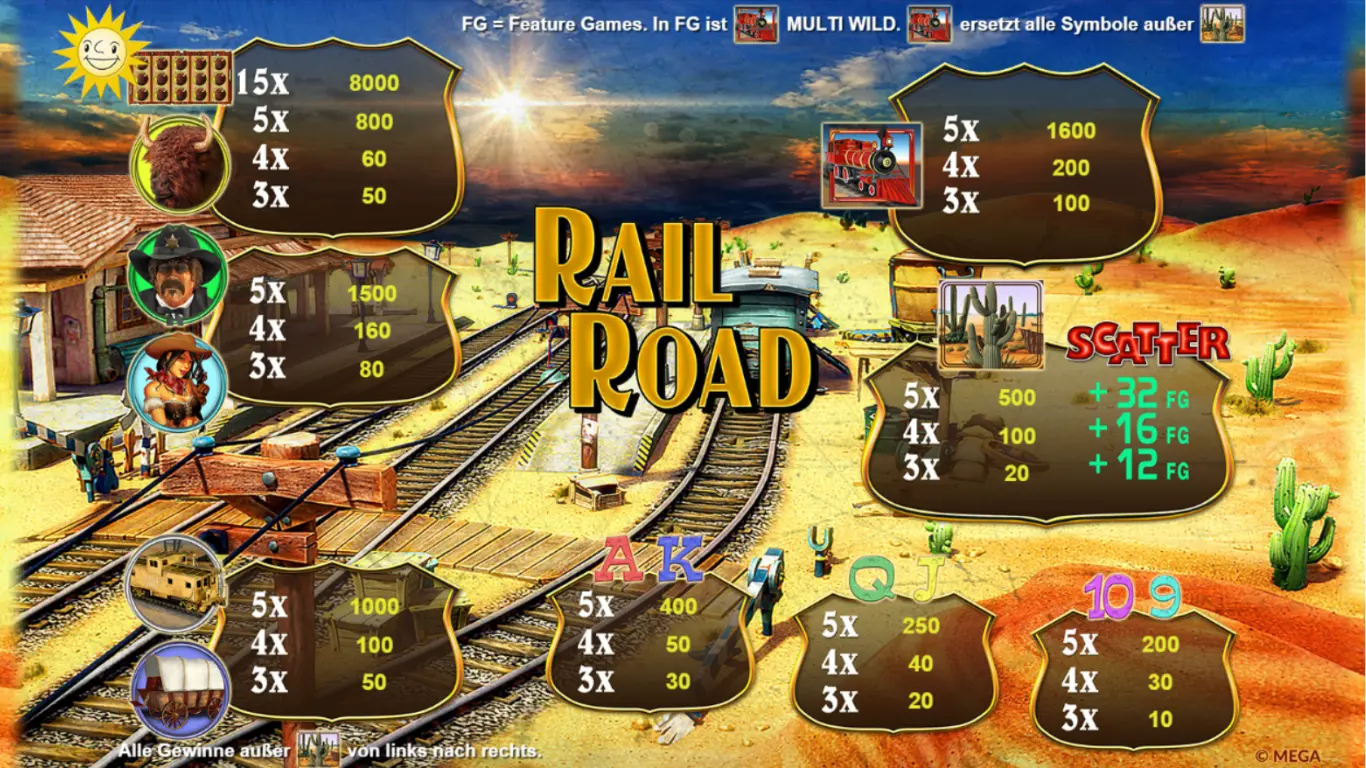The width and height of the screenshot is (1366, 768).
Task: Click the red train MULTI WILD symbol
Action: point(869,165)
